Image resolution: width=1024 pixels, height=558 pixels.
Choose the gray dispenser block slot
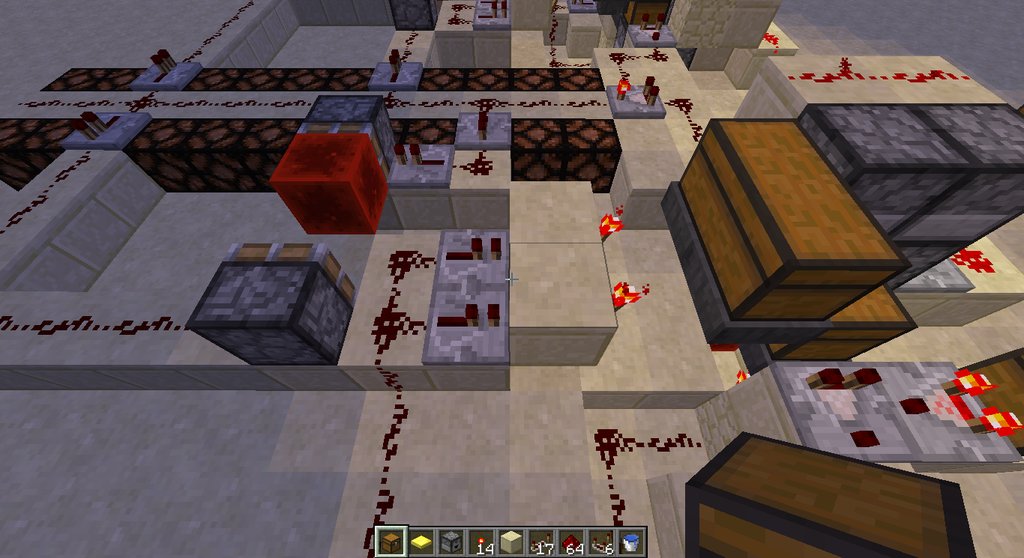pos(451,541)
